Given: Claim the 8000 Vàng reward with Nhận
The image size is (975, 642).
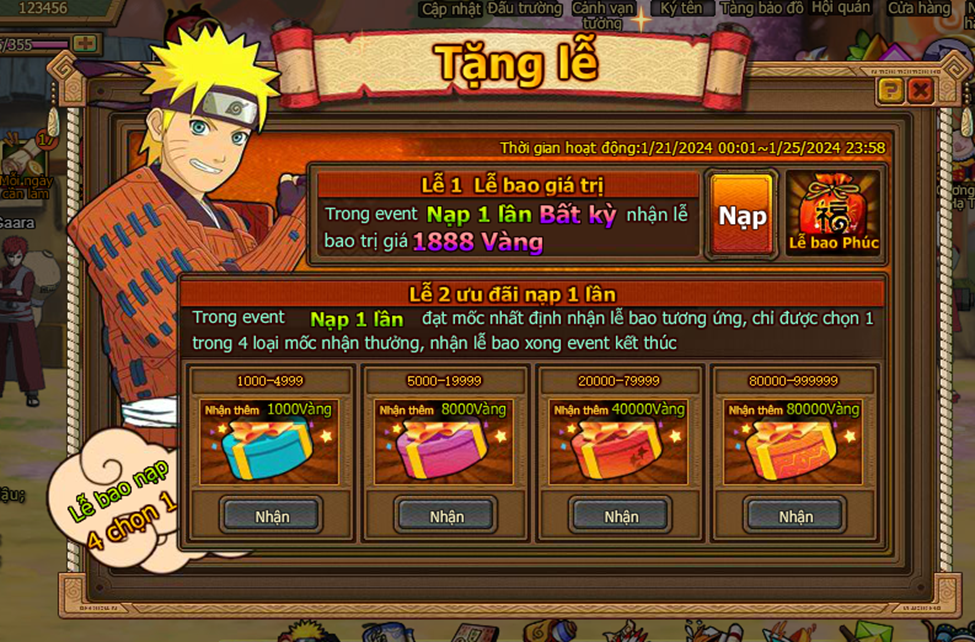Looking at the screenshot, I should [x=447, y=516].
